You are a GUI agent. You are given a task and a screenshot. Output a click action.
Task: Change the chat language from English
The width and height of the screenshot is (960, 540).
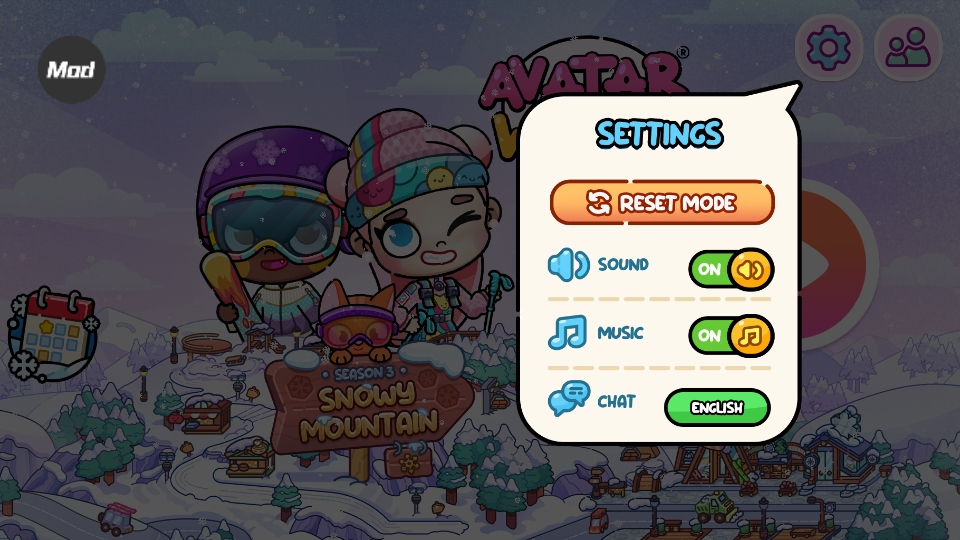click(717, 408)
